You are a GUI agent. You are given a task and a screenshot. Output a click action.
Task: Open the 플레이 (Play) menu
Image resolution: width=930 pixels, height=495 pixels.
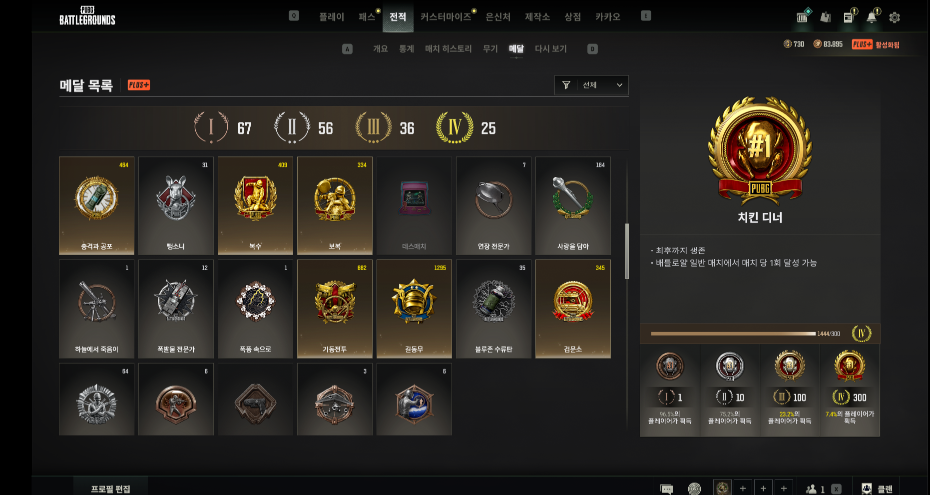point(331,17)
